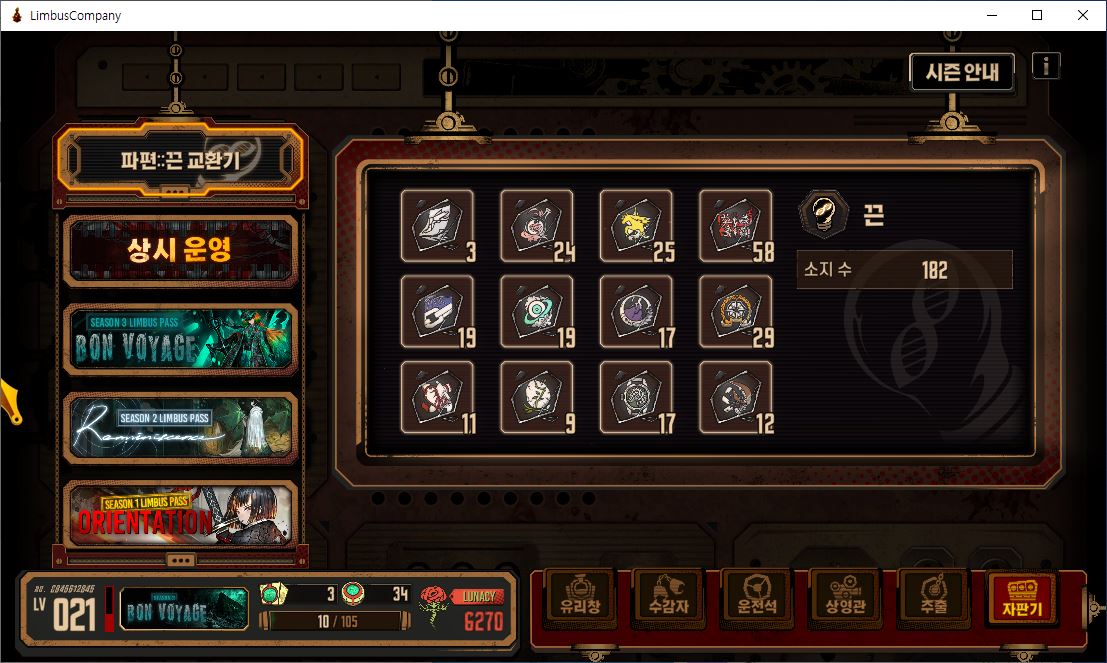The height and width of the screenshot is (663, 1107).
Task: Switch to the 상시 운영 category
Action: coord(180,249)
